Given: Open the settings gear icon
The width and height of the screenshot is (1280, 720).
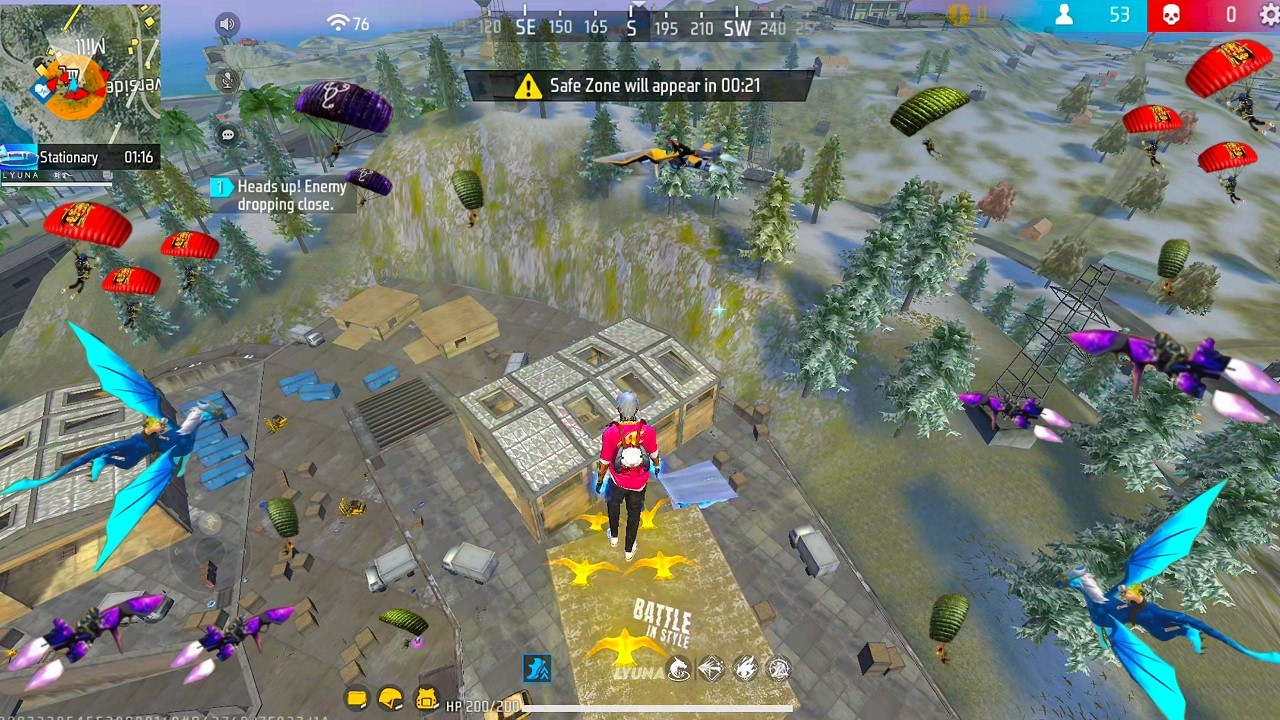Looking at the screenshot, I should (x=1269, y=14).
